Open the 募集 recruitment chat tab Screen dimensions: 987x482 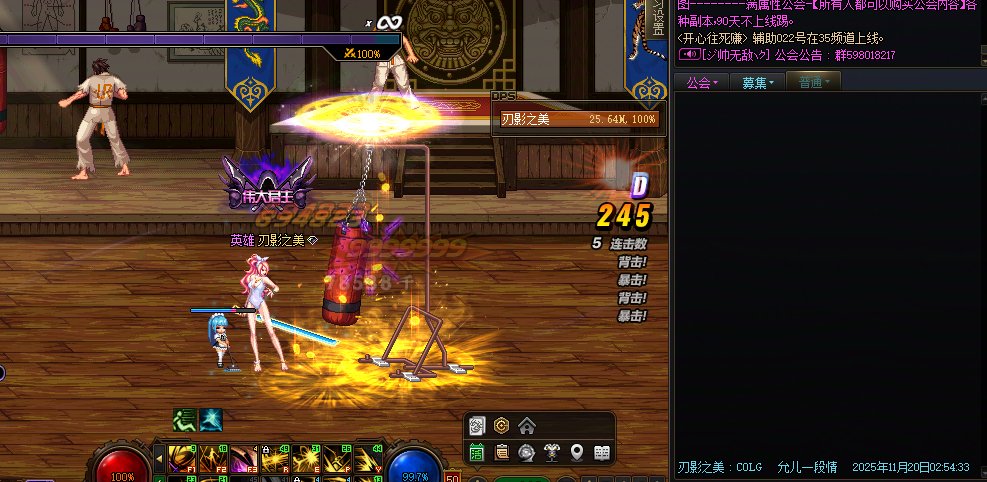click(757, 82)
